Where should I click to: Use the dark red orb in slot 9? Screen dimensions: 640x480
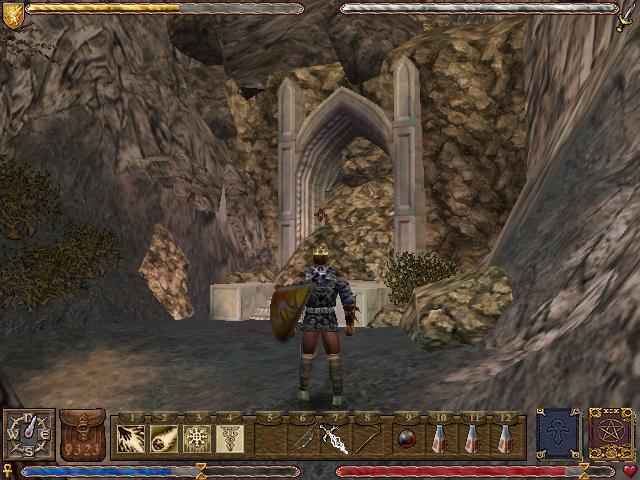[407, 438]
